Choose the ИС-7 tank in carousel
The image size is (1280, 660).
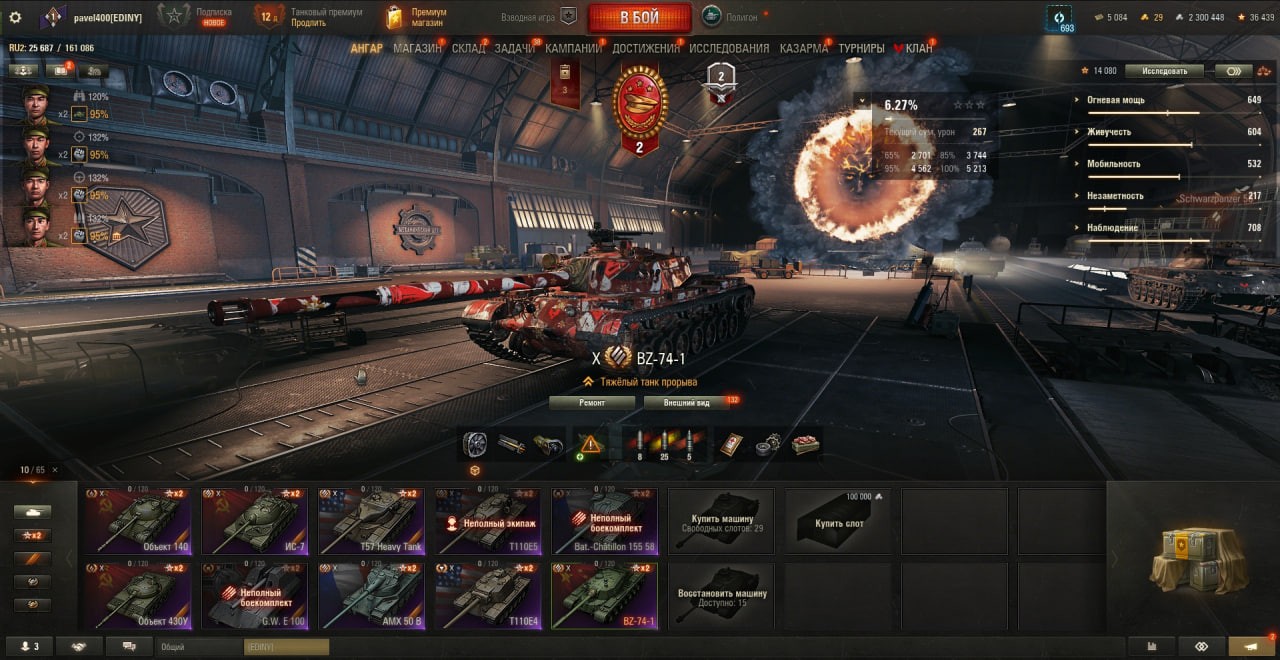pyautogui.click(x=256, y=521)
